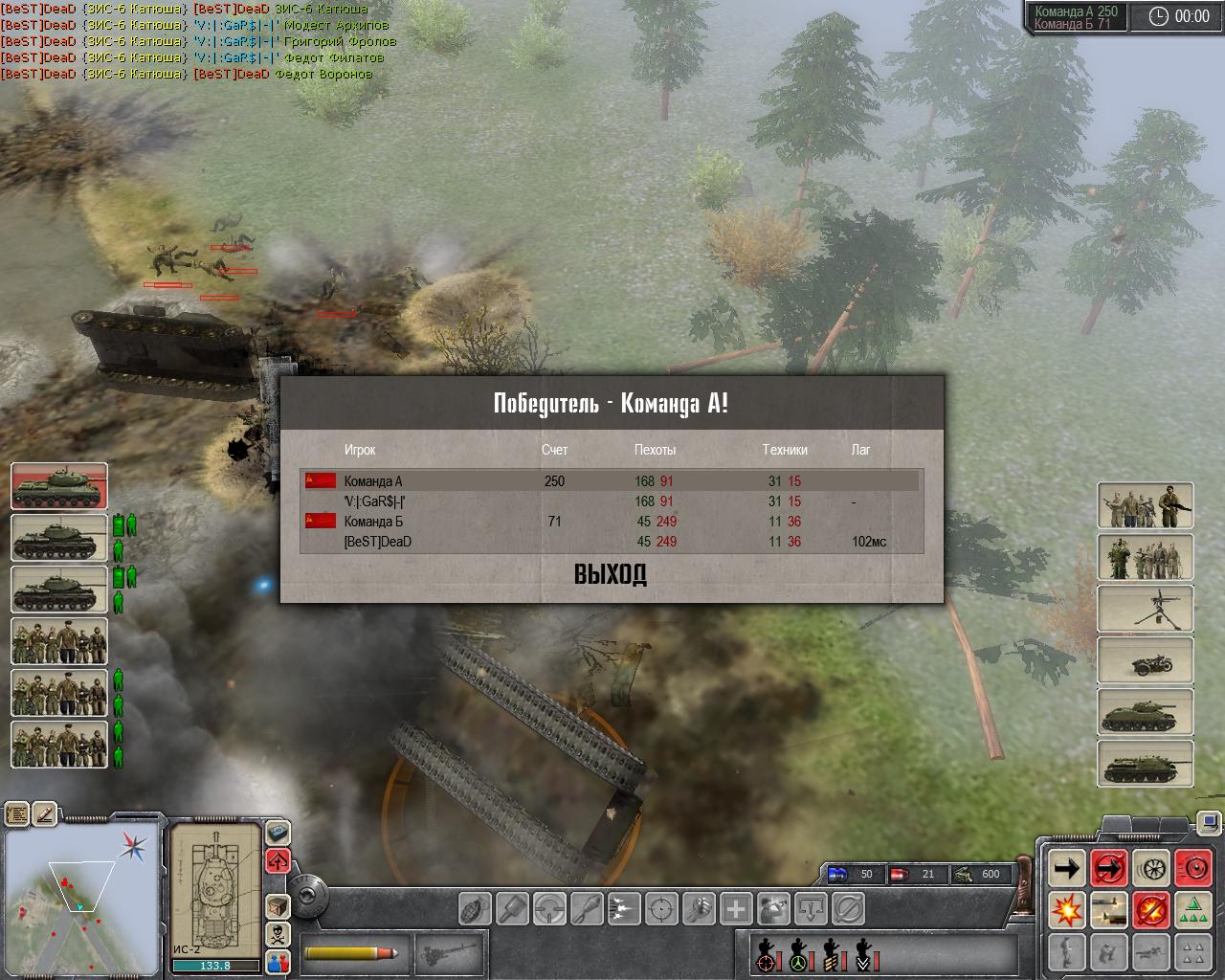Toggle the red explosion fire command
1225x980 pixels.
pos(1066,909)
